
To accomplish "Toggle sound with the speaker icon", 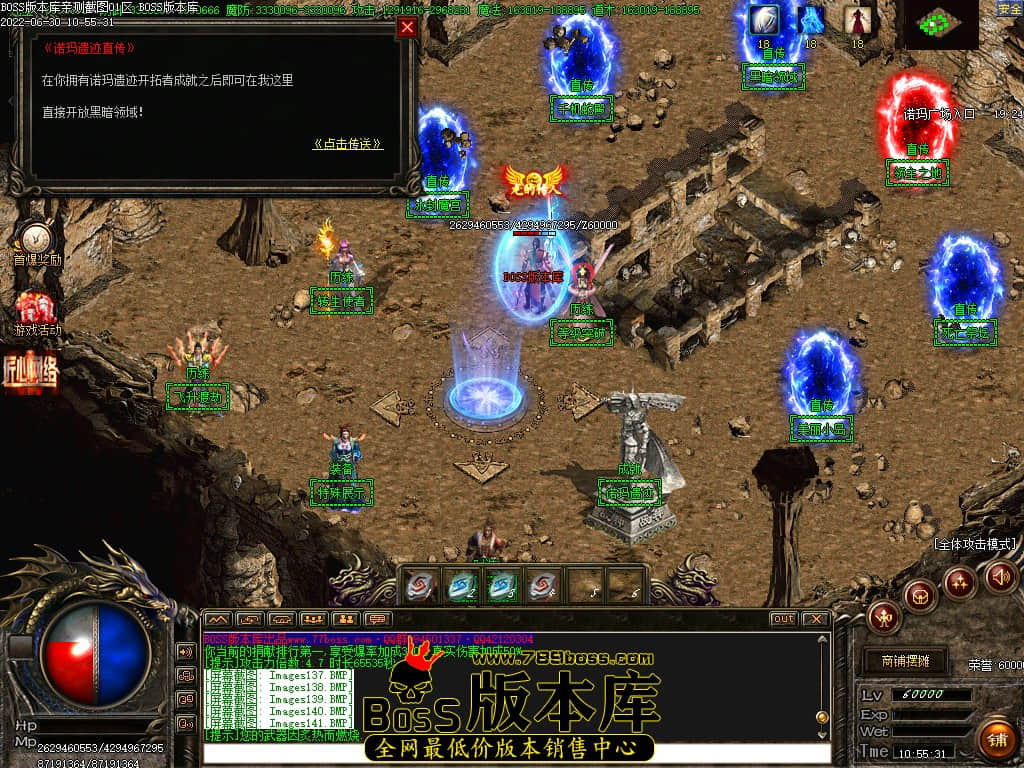I will pyautogui.click(x=1000, y=575).
